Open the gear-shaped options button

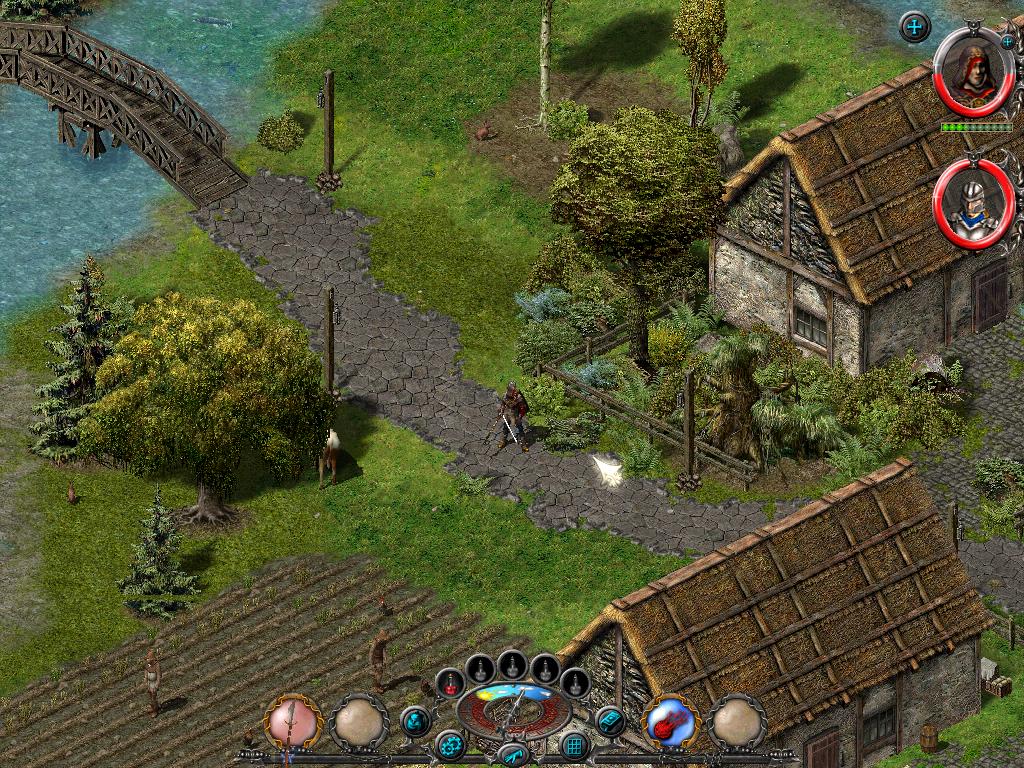click(450, 745)
